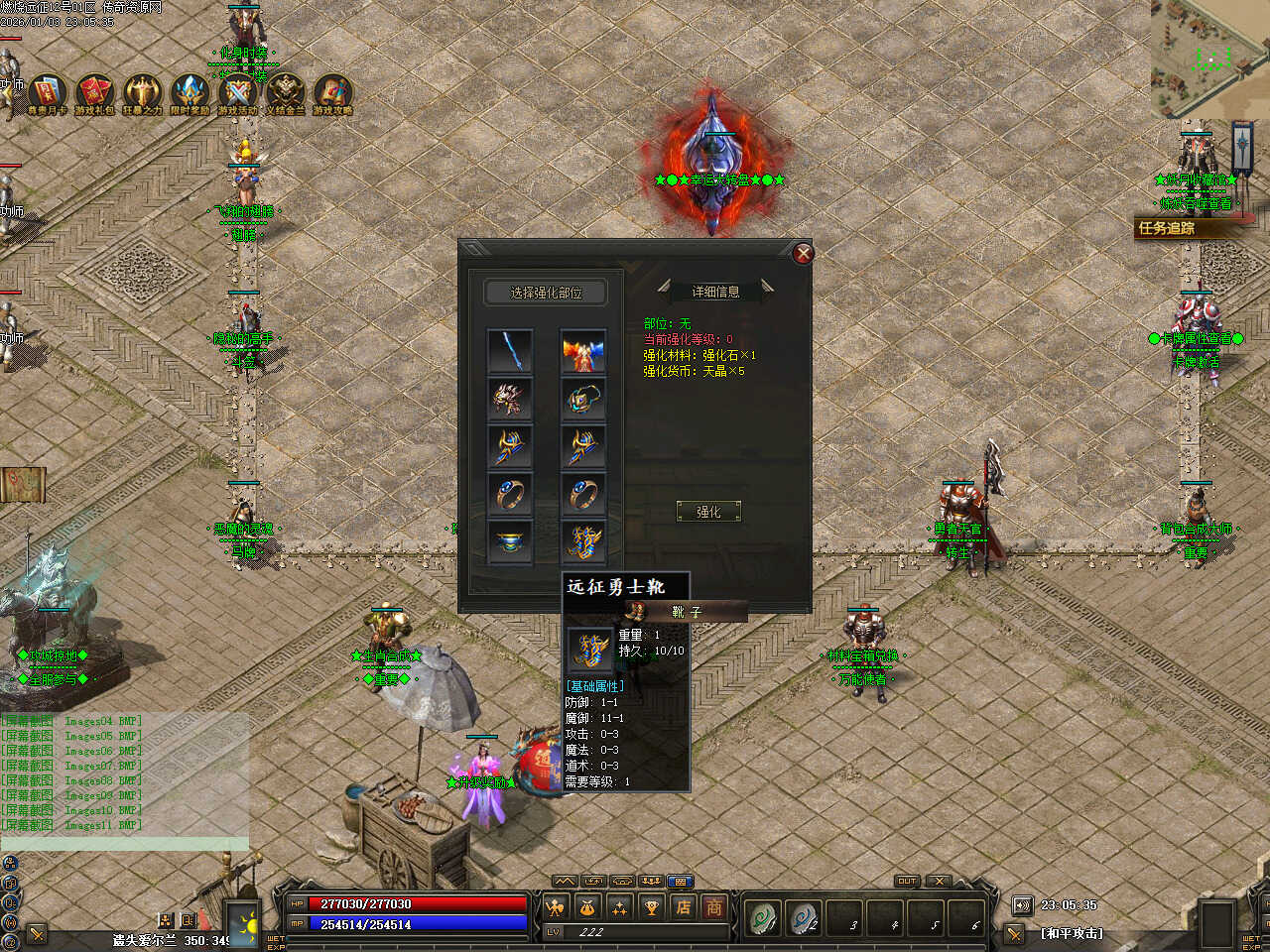
Task: Open the 游戏礼包 gift pack
Action: pyautogui.click(x=94, y=94)
